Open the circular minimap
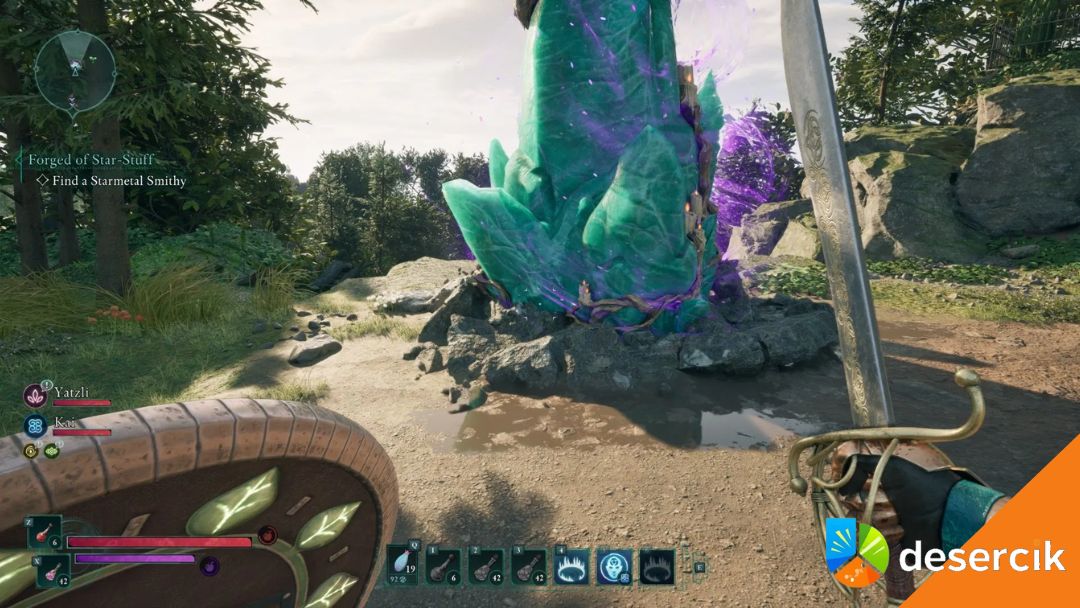The image size is (1080, 608). [x=75, y=70]
